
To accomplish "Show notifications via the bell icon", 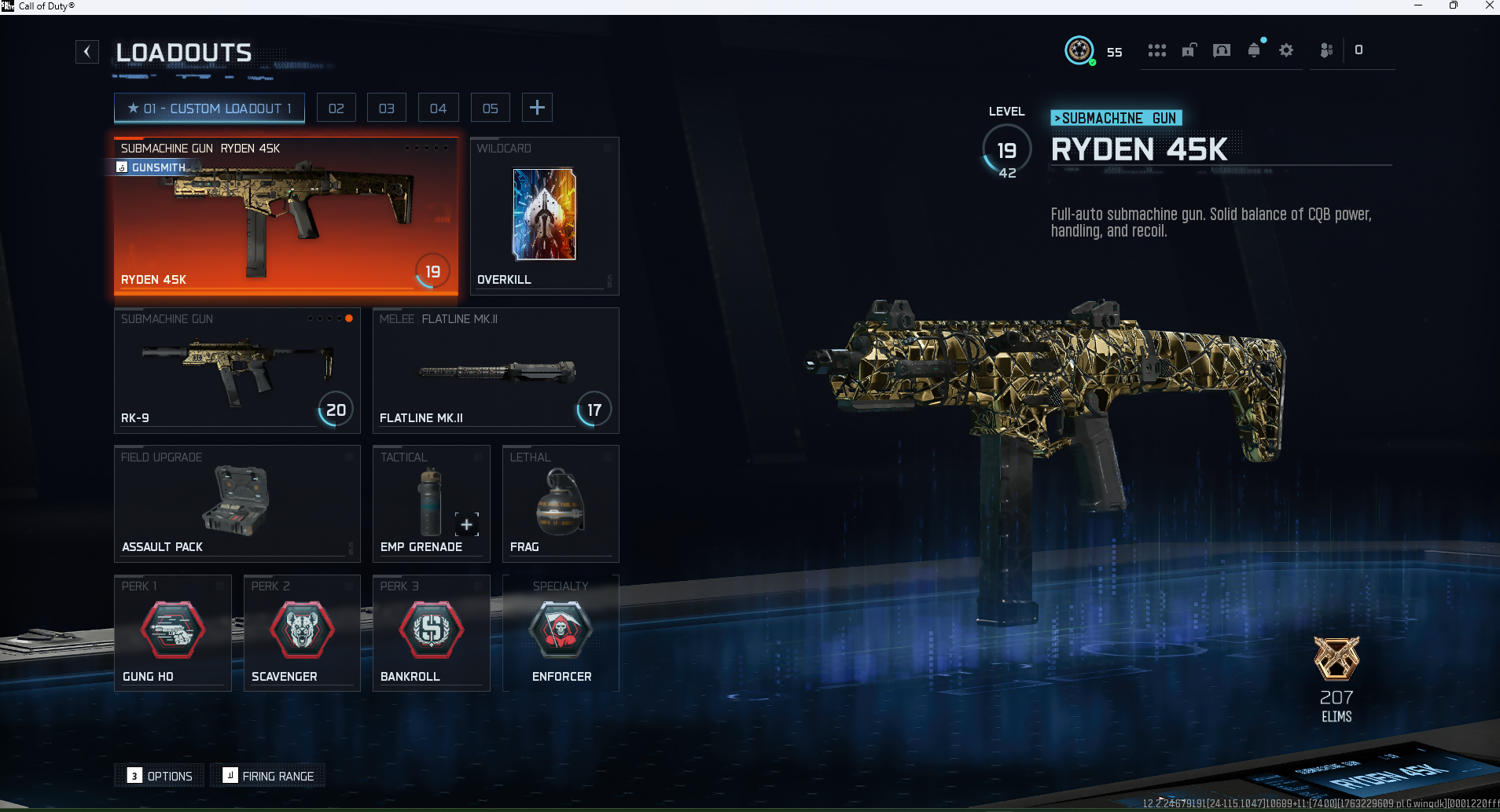I will (x=1254, y=50).
